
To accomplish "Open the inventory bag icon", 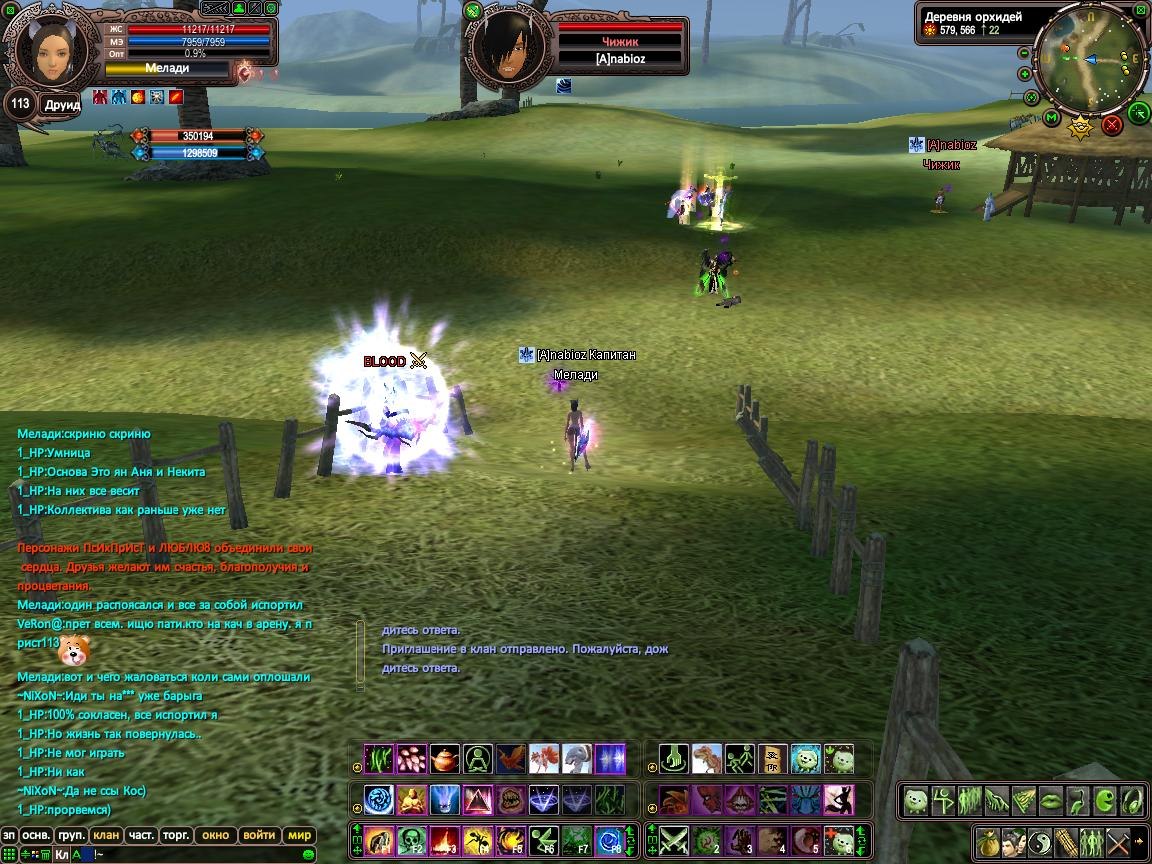I will click(989, 841).
